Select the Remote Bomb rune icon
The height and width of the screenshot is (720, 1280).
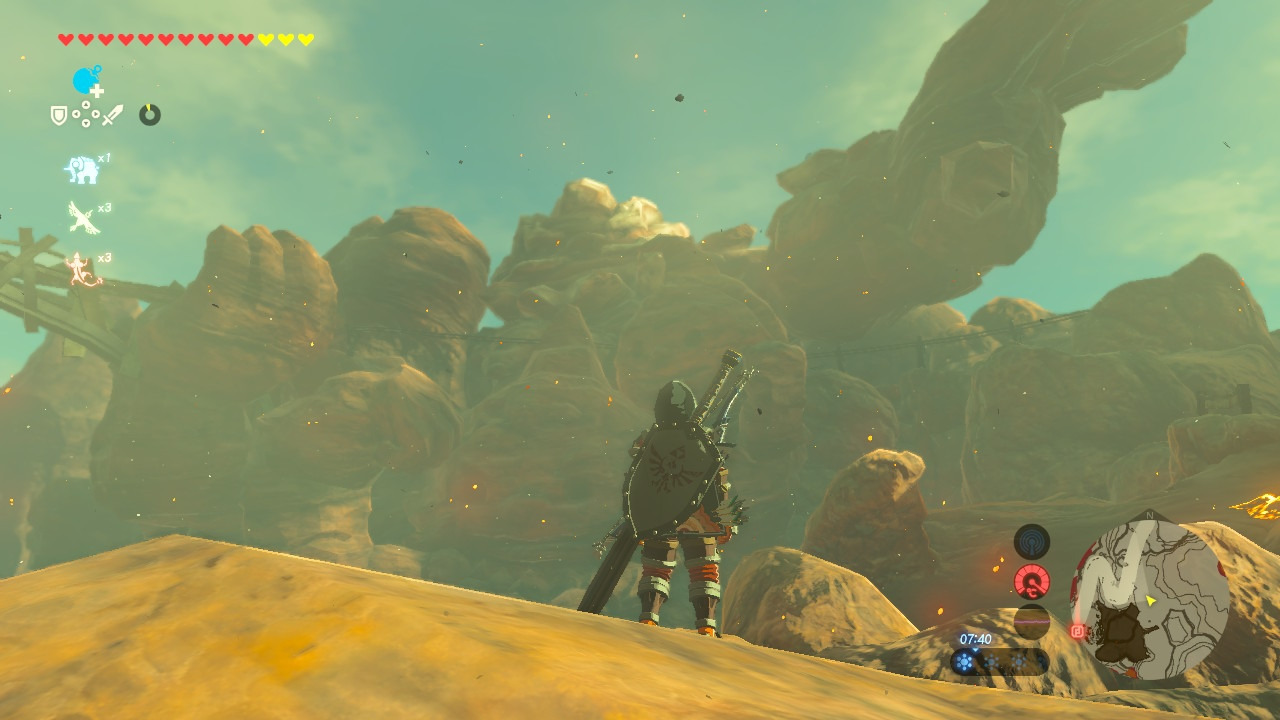click(88, 81)
